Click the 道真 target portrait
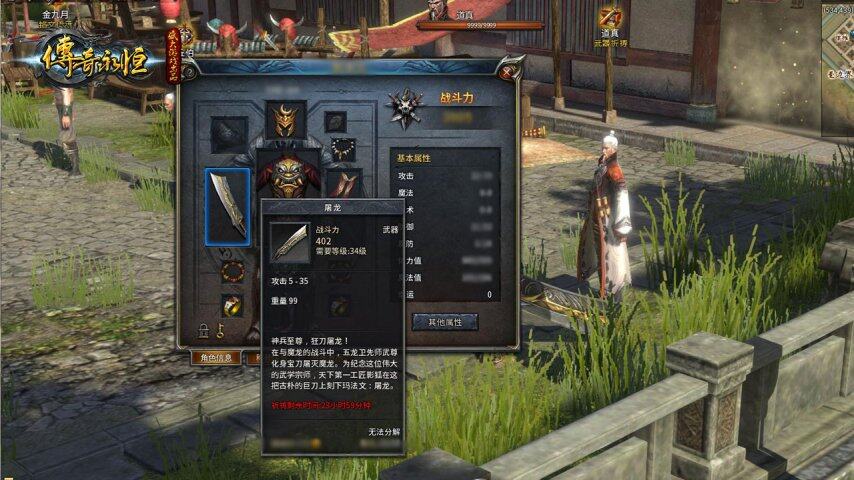This screenshot has height=480, width=854. click(x=436, y=10)
